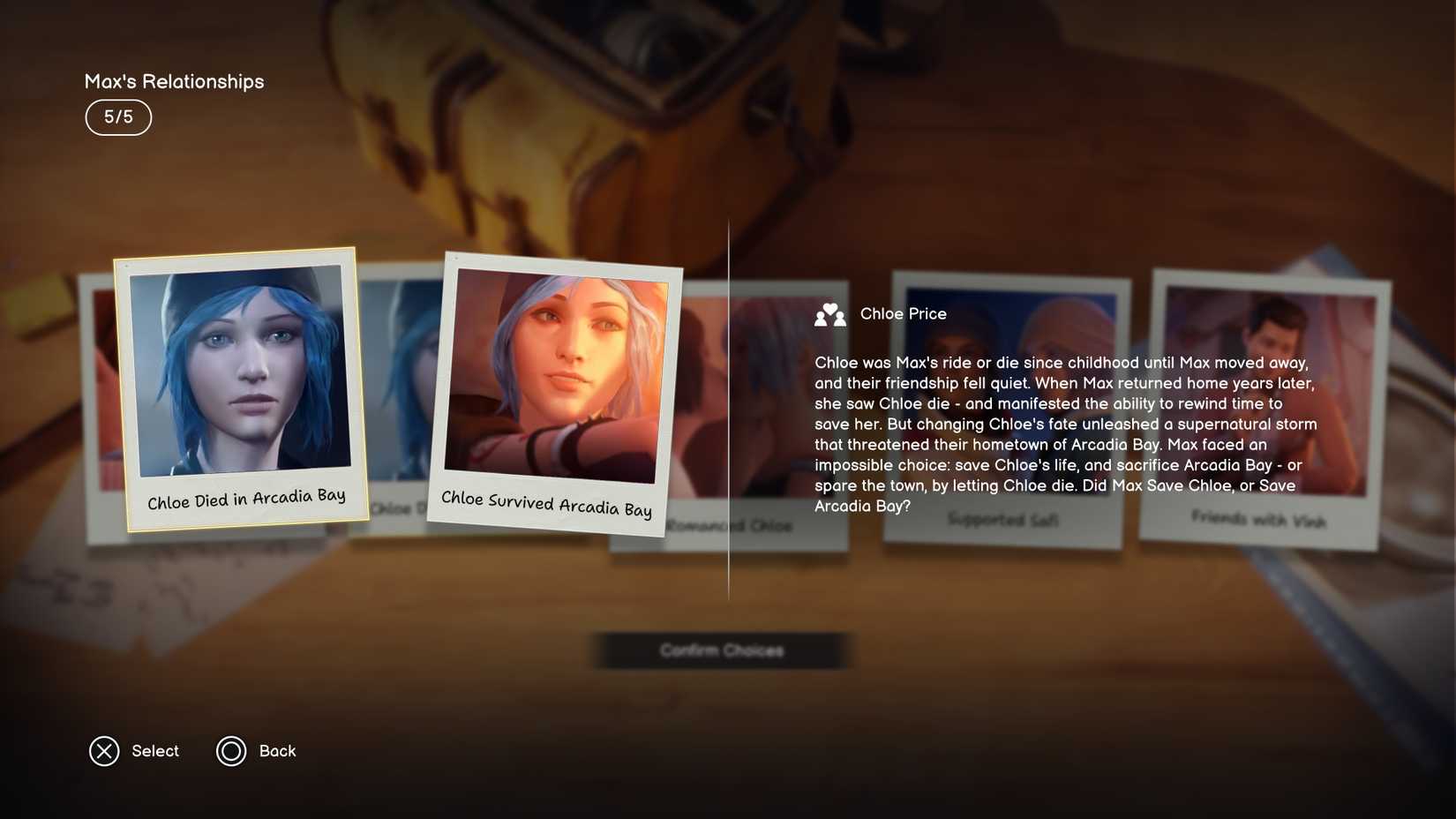The width and height of the screenshot is (1456, 819).
Task: Click the X (Select) controller icon
Action: 105,751
